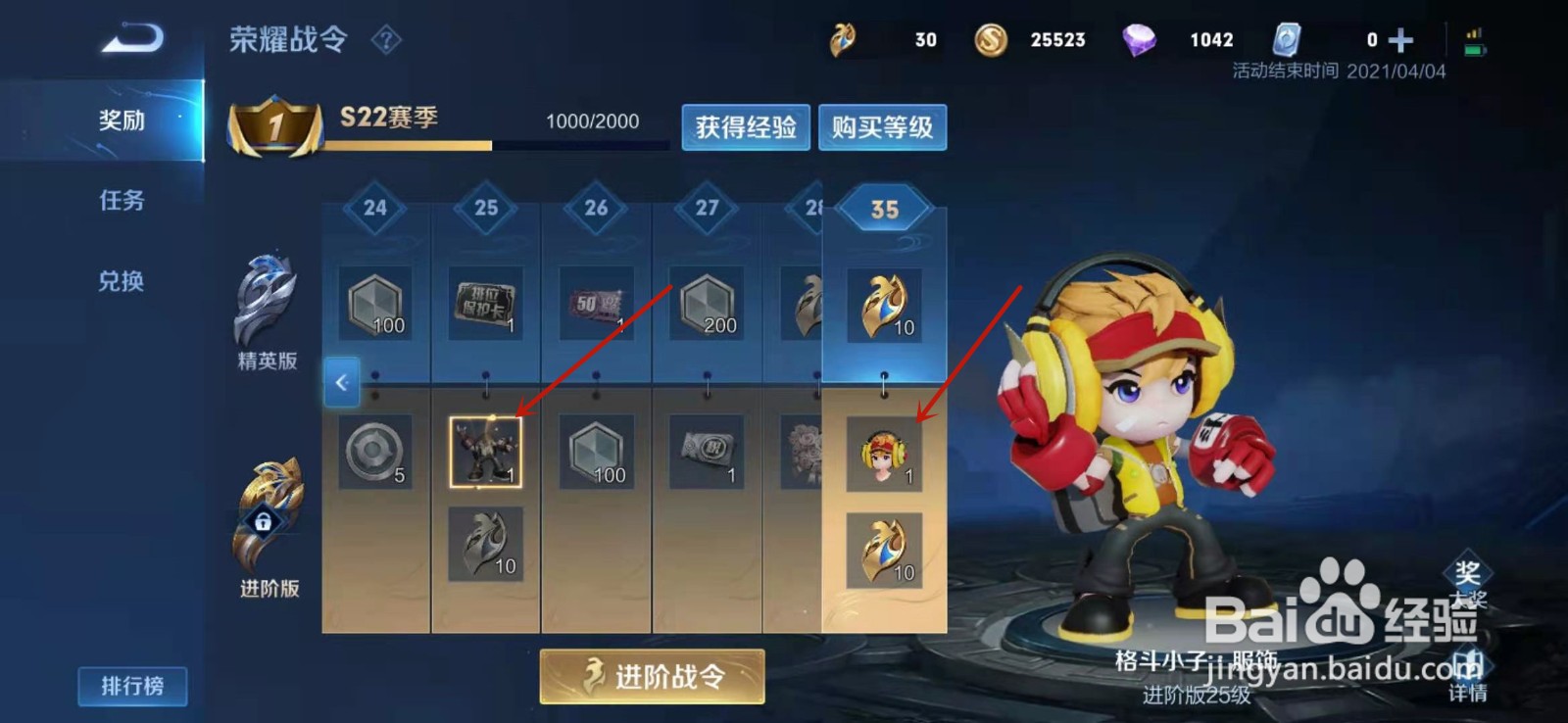Screen dimensions: 1568x723
Task: Select the locked 进阶版 emblem icon
Action: point(267,519)
